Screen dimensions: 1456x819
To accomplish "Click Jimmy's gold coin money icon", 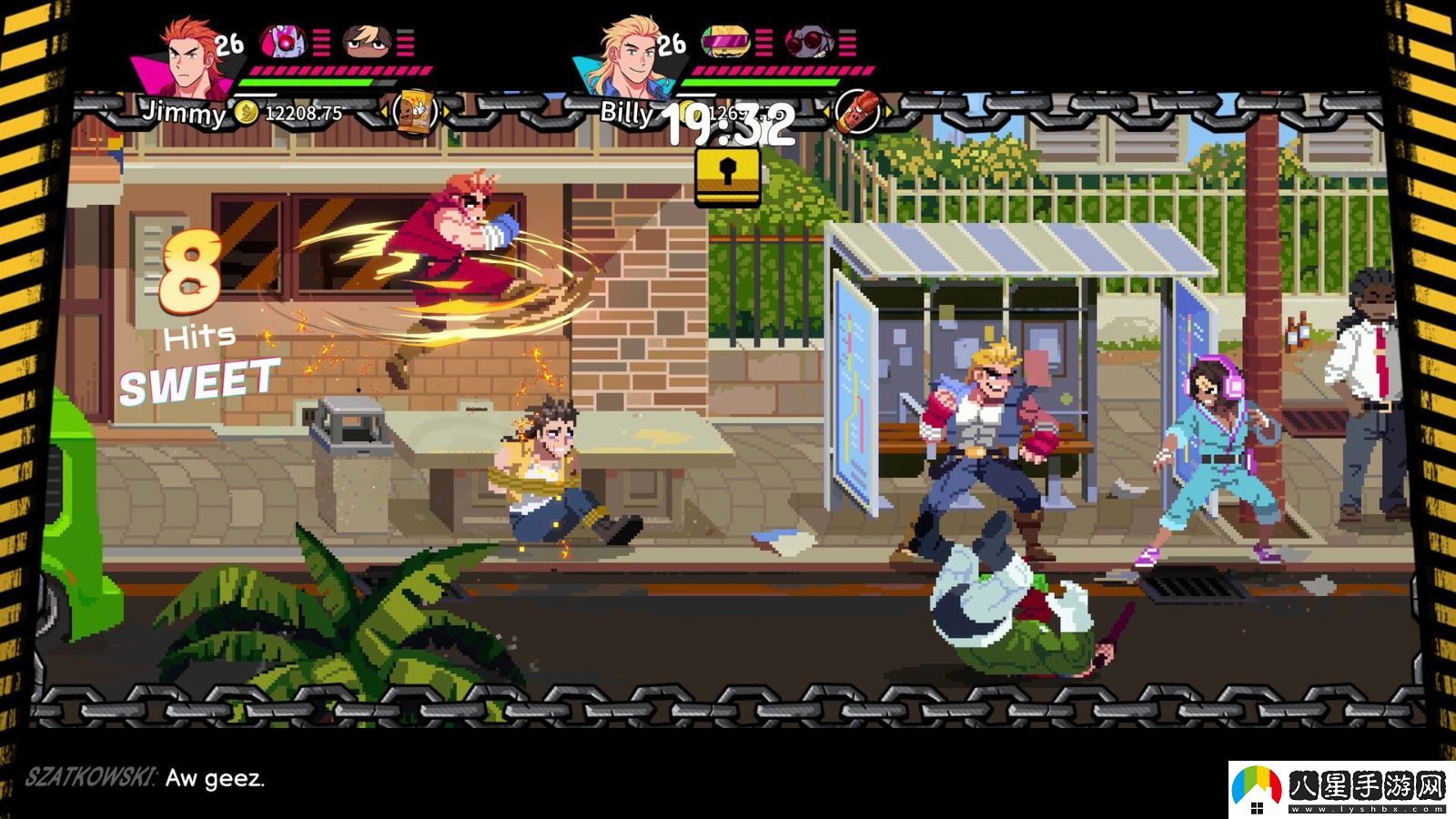I will [x=247, y=113].
